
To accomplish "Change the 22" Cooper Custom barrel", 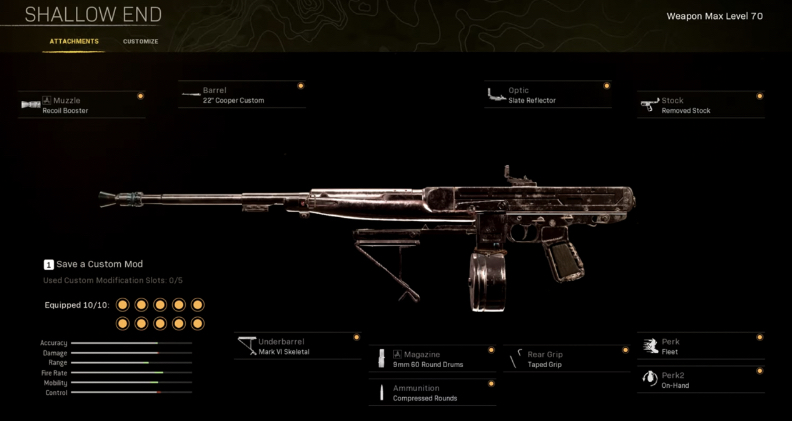I will (x=241, y=95).
